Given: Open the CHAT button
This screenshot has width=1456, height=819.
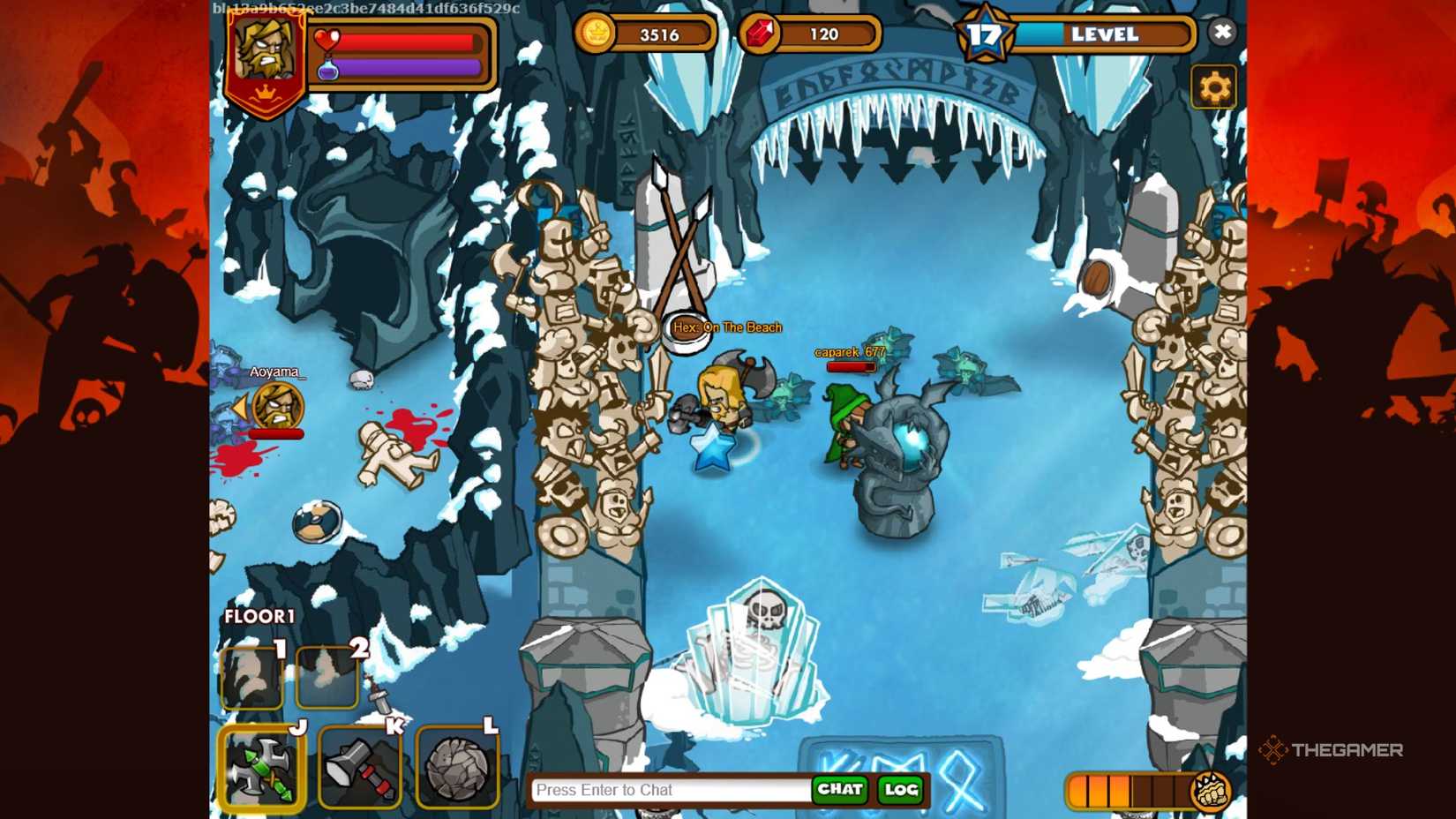Looking at the screenshot, I should (x=841, y=791).
